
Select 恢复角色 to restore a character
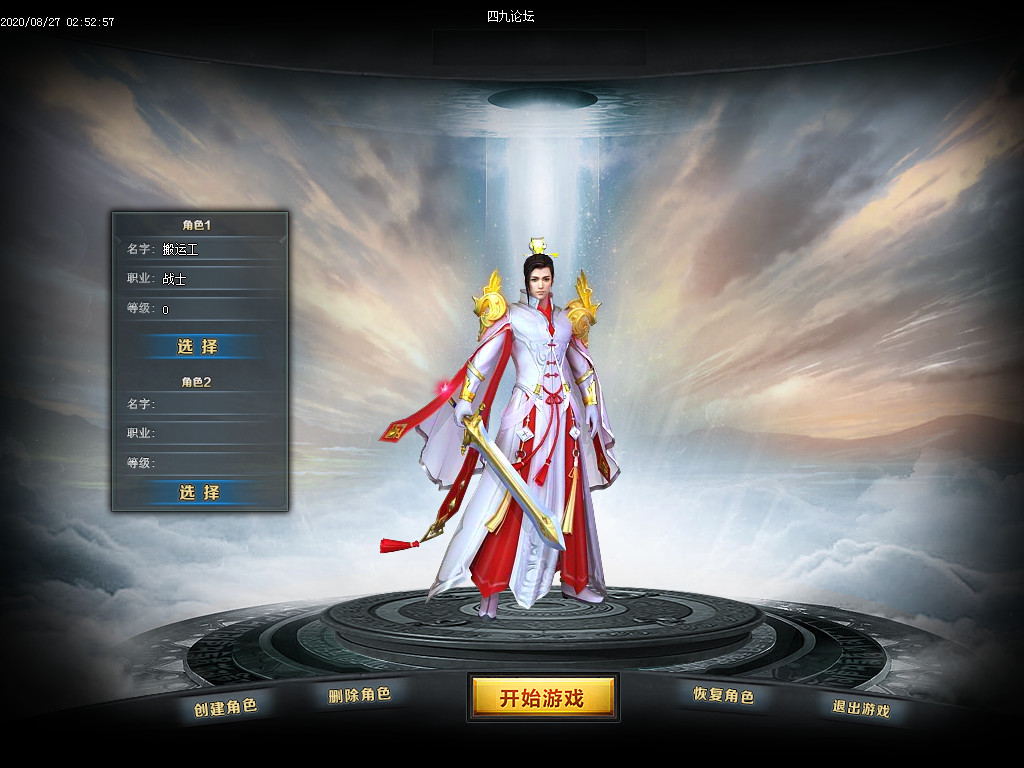723,695
